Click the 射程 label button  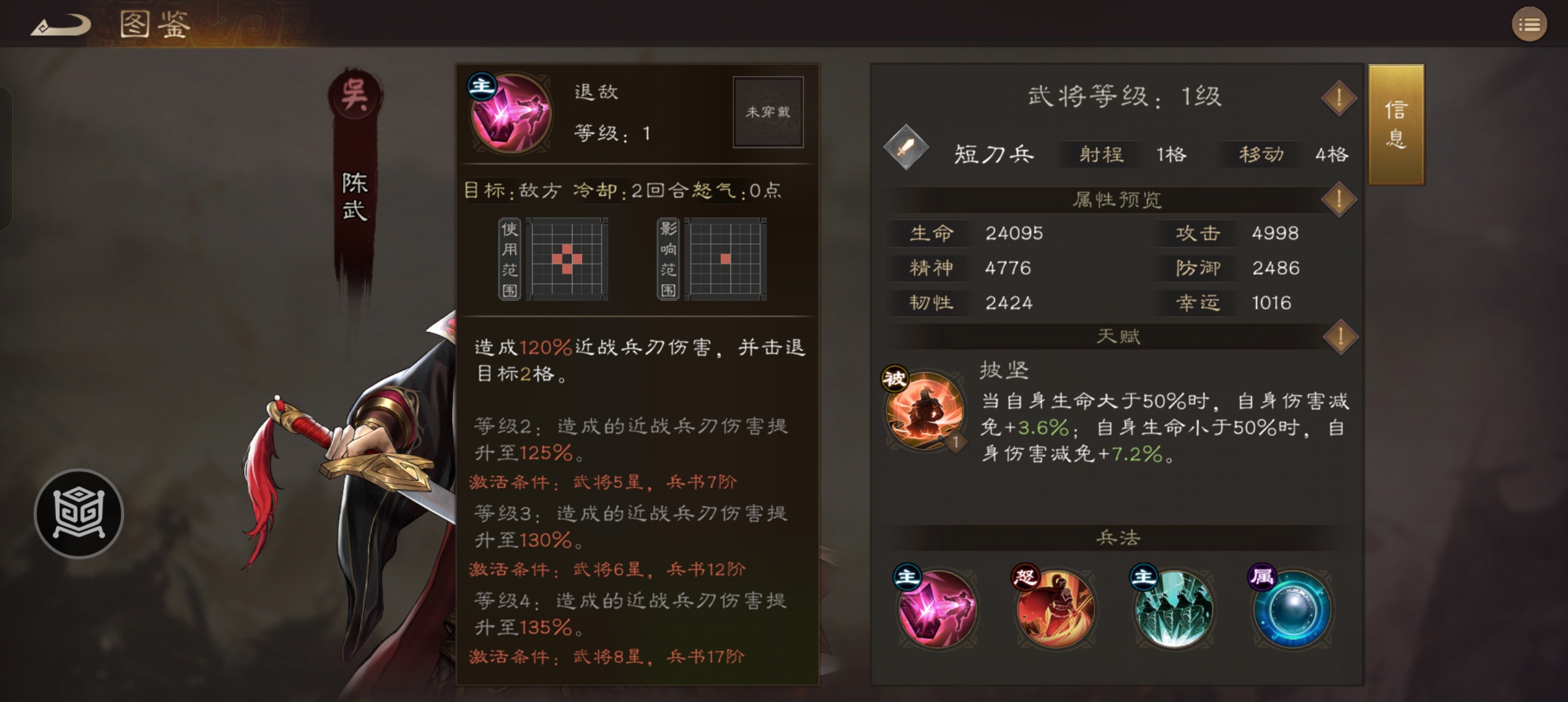pyautogui.click(x=1100, y=155)
